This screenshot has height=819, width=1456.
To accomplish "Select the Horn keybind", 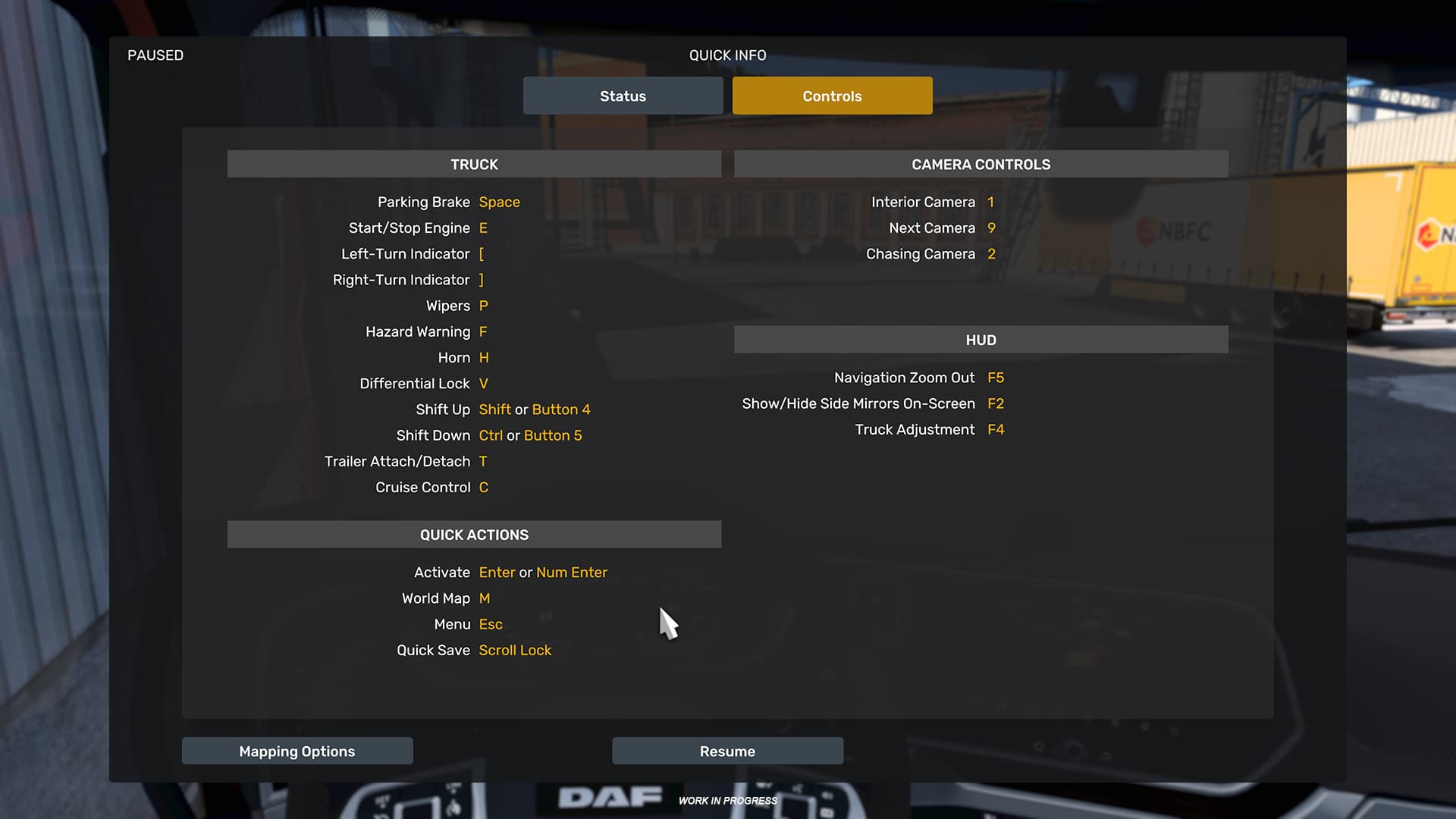I will click(485, 357).
